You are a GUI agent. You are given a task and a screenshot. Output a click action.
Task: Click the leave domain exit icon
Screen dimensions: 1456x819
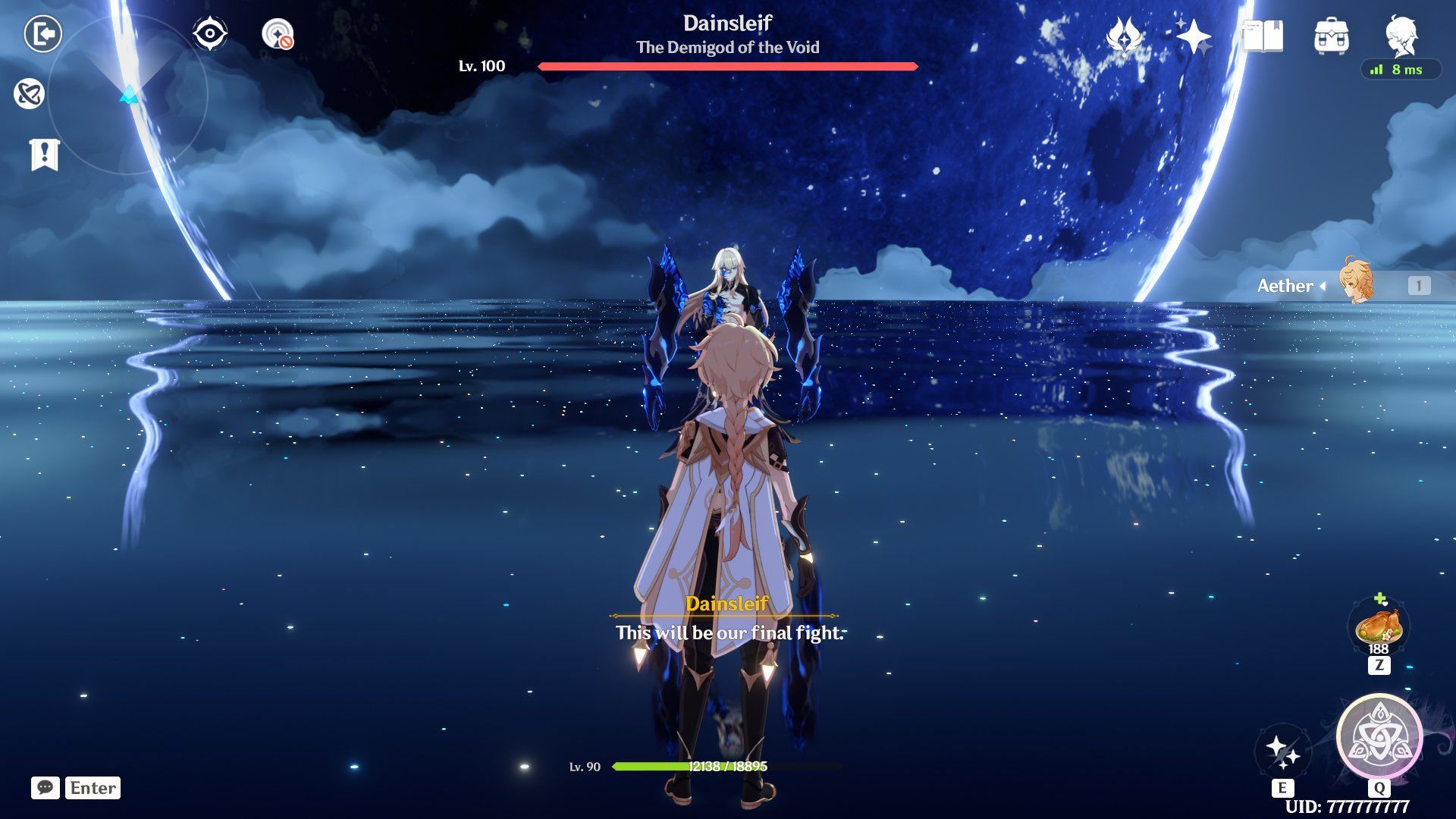pyautogui.click(x=44, y=33)
